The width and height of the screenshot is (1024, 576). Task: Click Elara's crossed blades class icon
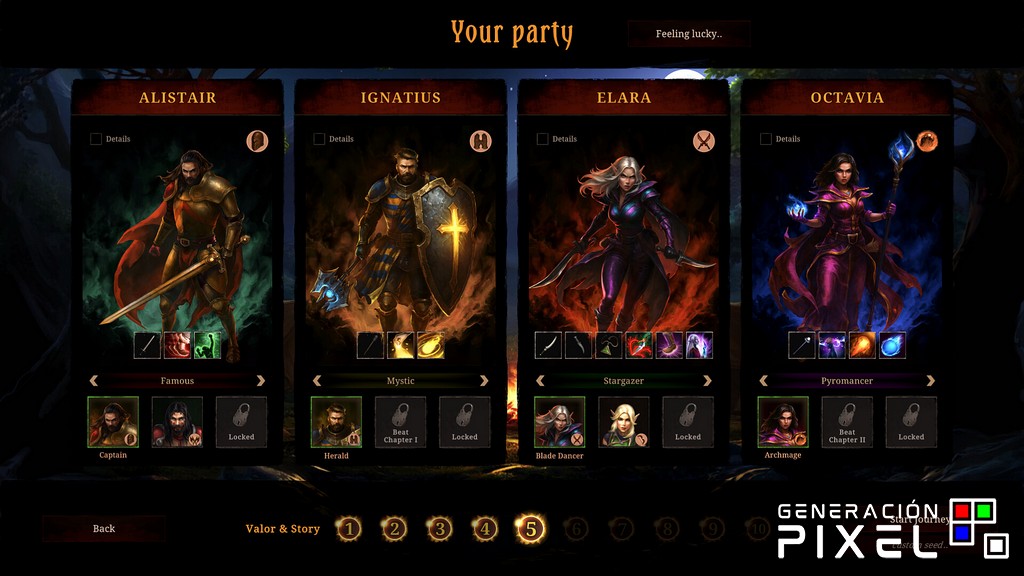click(x=704, y=141)
